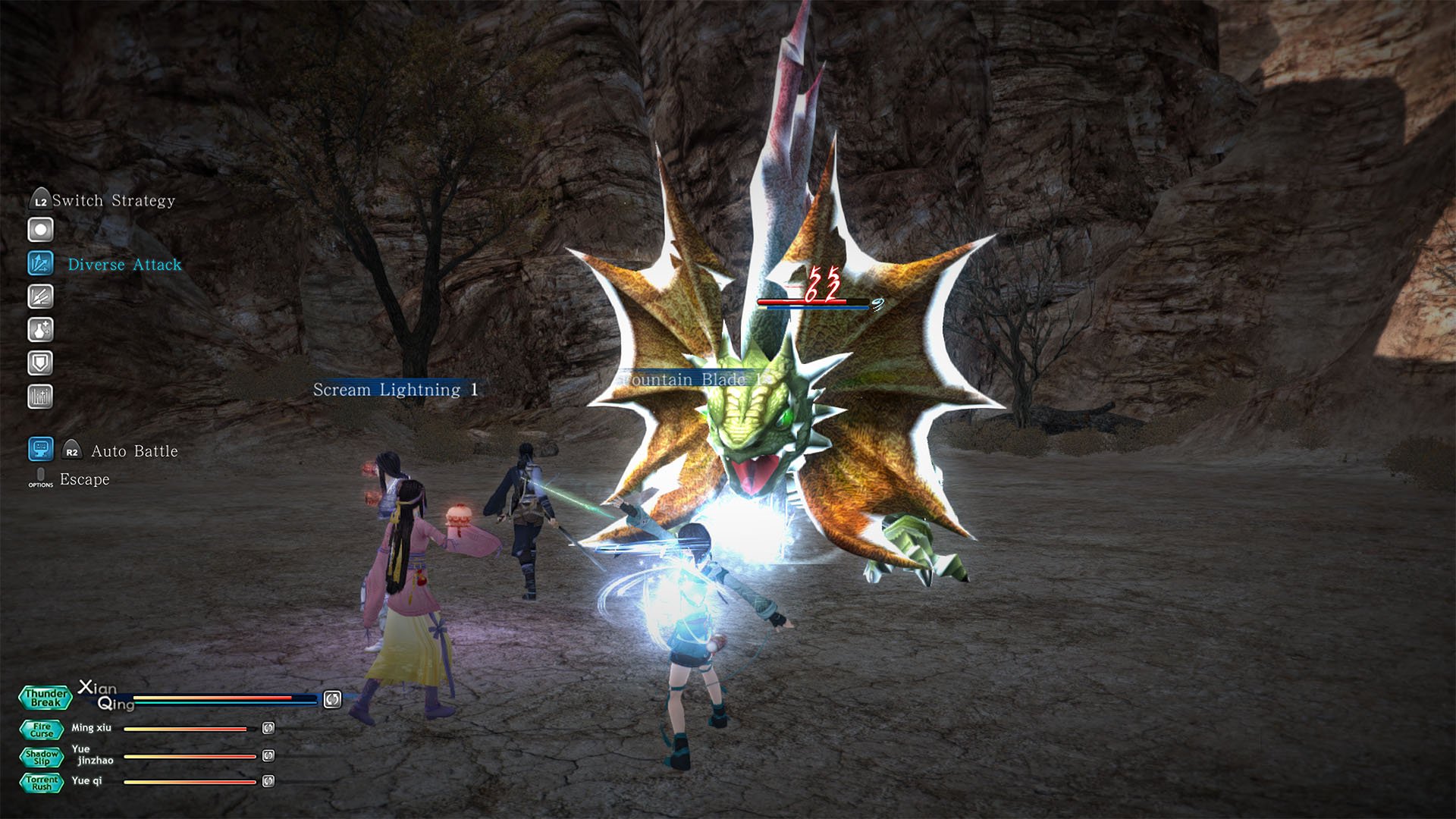
Task: Select the Diverse Attack strategy icon
Action: [x=40, y=263]
